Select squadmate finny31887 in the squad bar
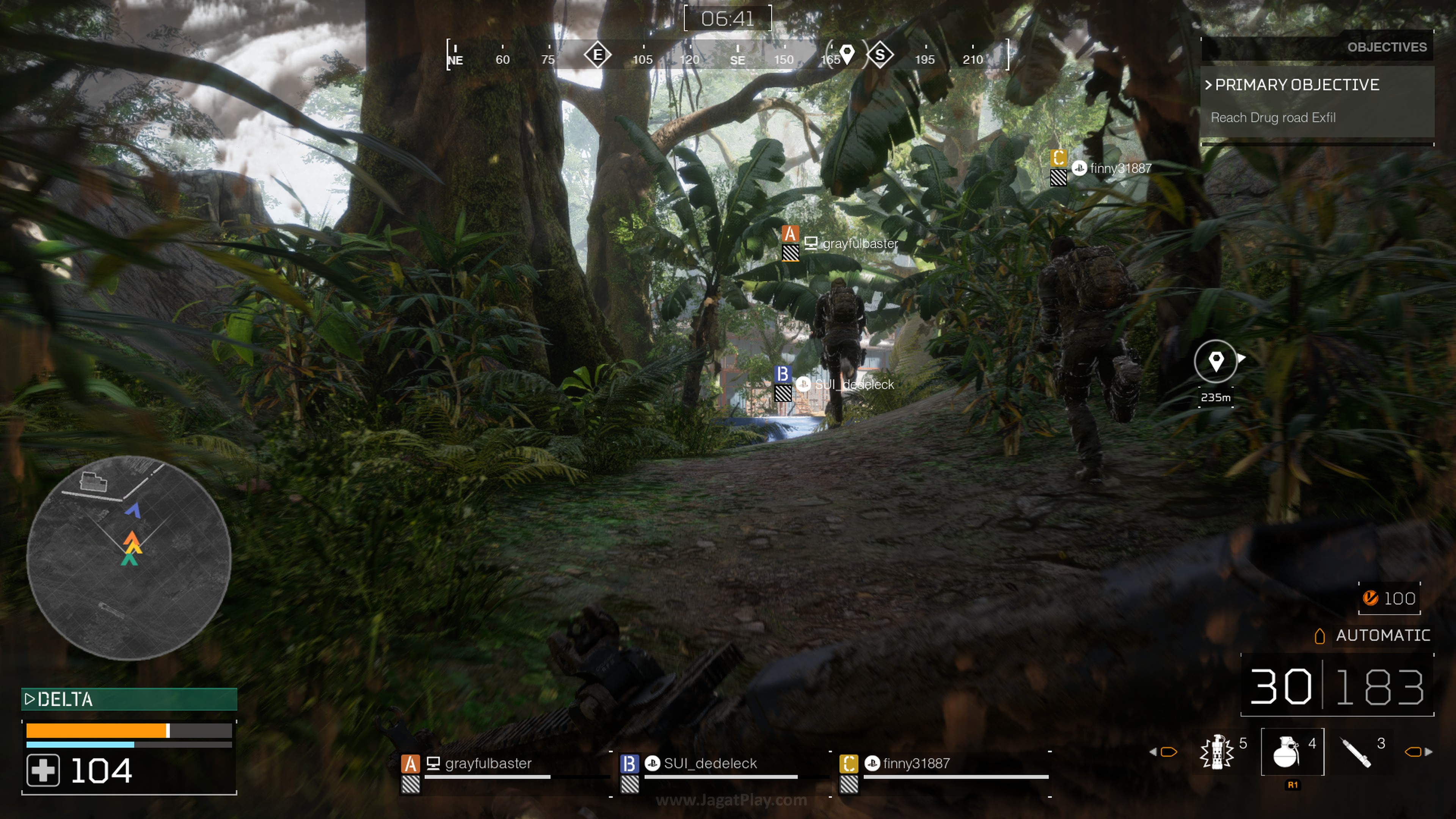This screenshot has height=819, width=1456. (x=916, y=764)
